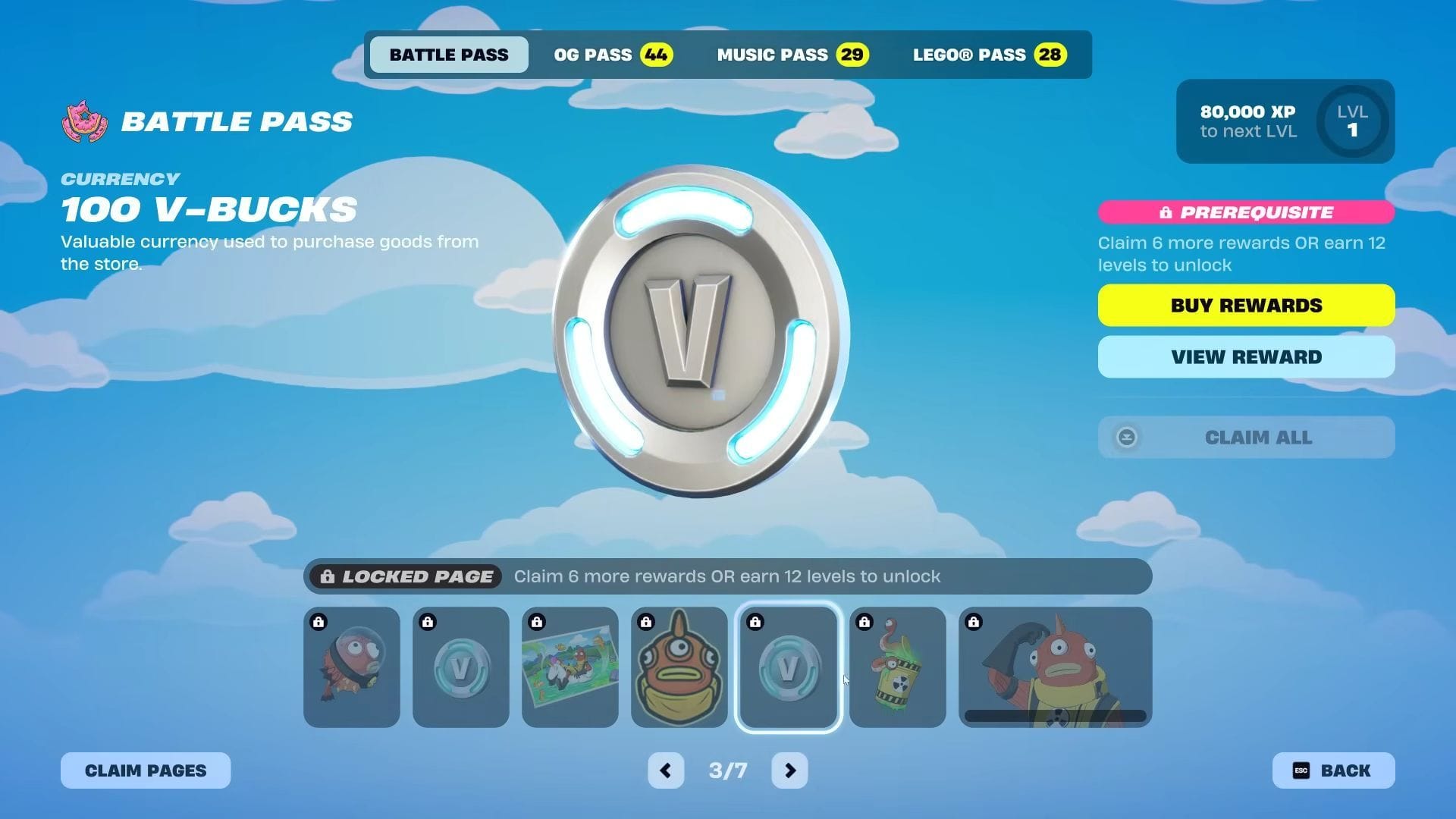This screenshot has width=1456, height=819.
Task: Open the MUSIC PASS tab
Action: pyautogui.click(x=791, y=54)
